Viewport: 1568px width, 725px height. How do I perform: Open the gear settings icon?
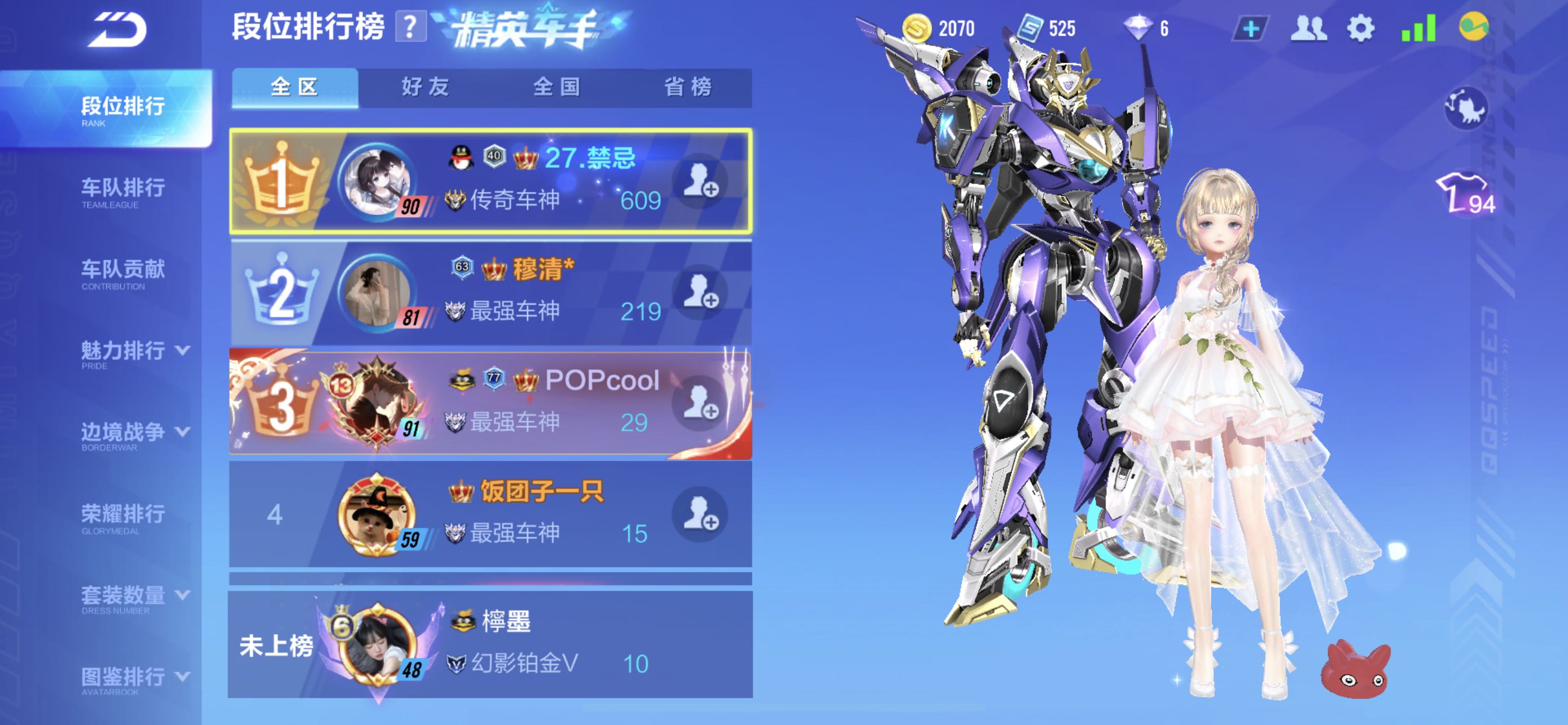click(x=1360, y=29)
